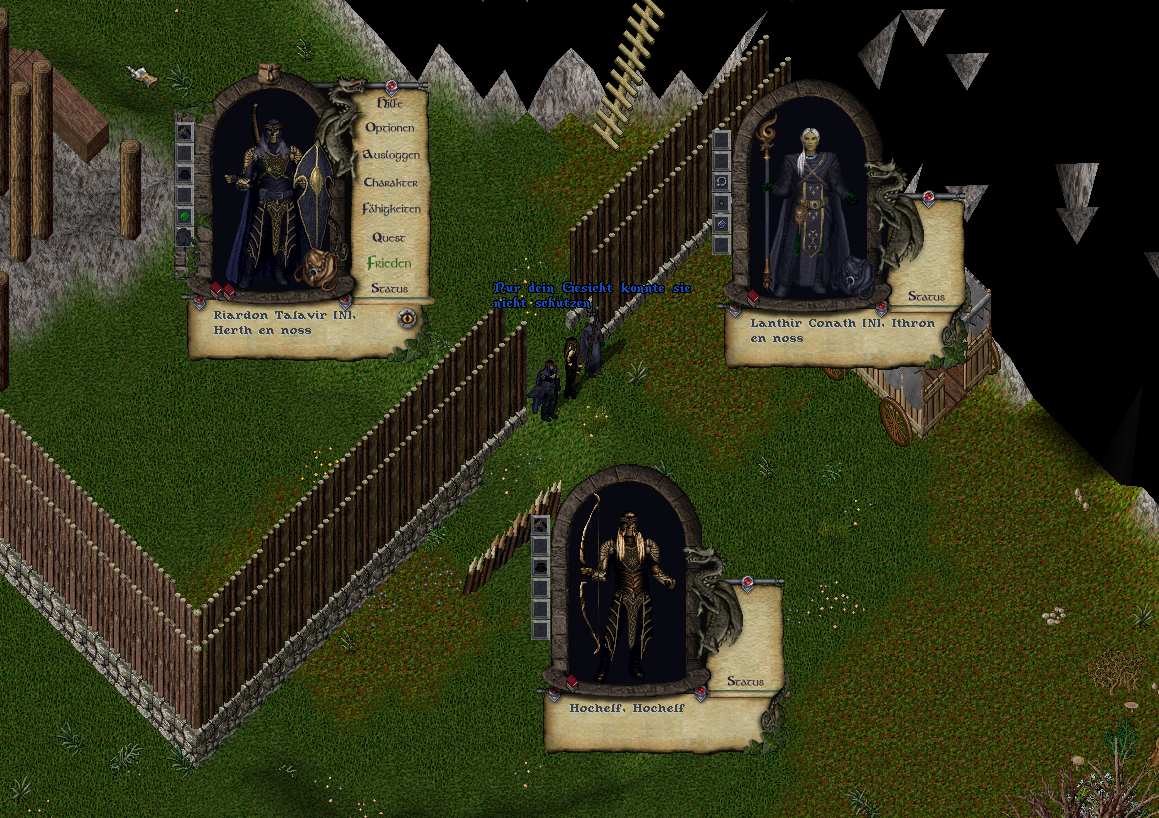1159x818 pixels.
Task: Open Optionen on Riardon's paperdoll
Action: tap(389, 128)
